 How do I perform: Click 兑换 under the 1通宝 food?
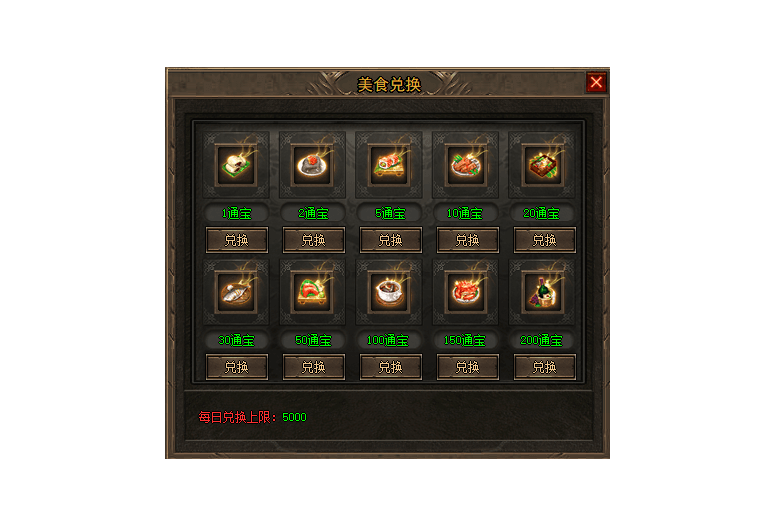(236, 240)
